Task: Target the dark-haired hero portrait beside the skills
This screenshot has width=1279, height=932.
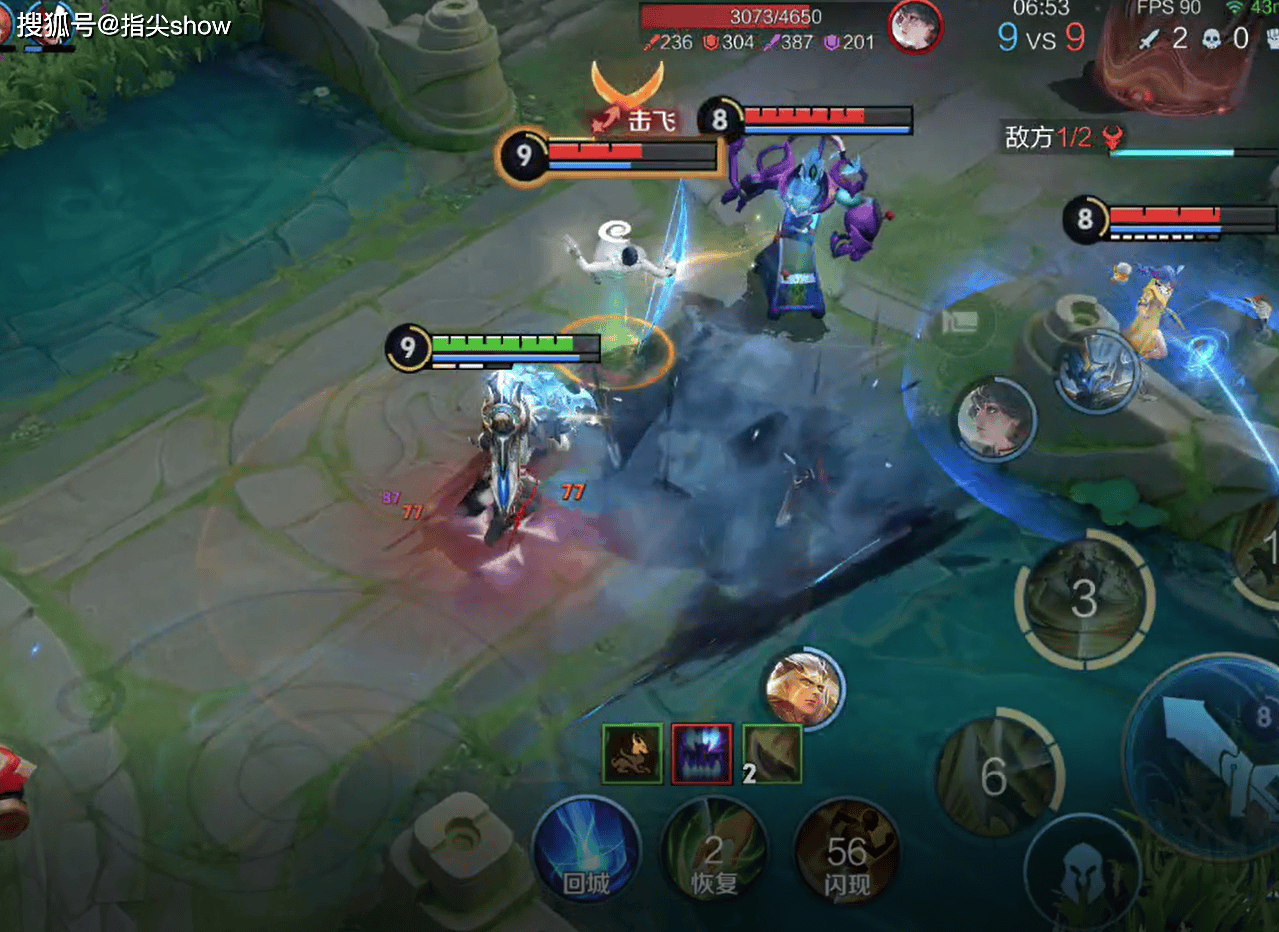Action: 994,418
